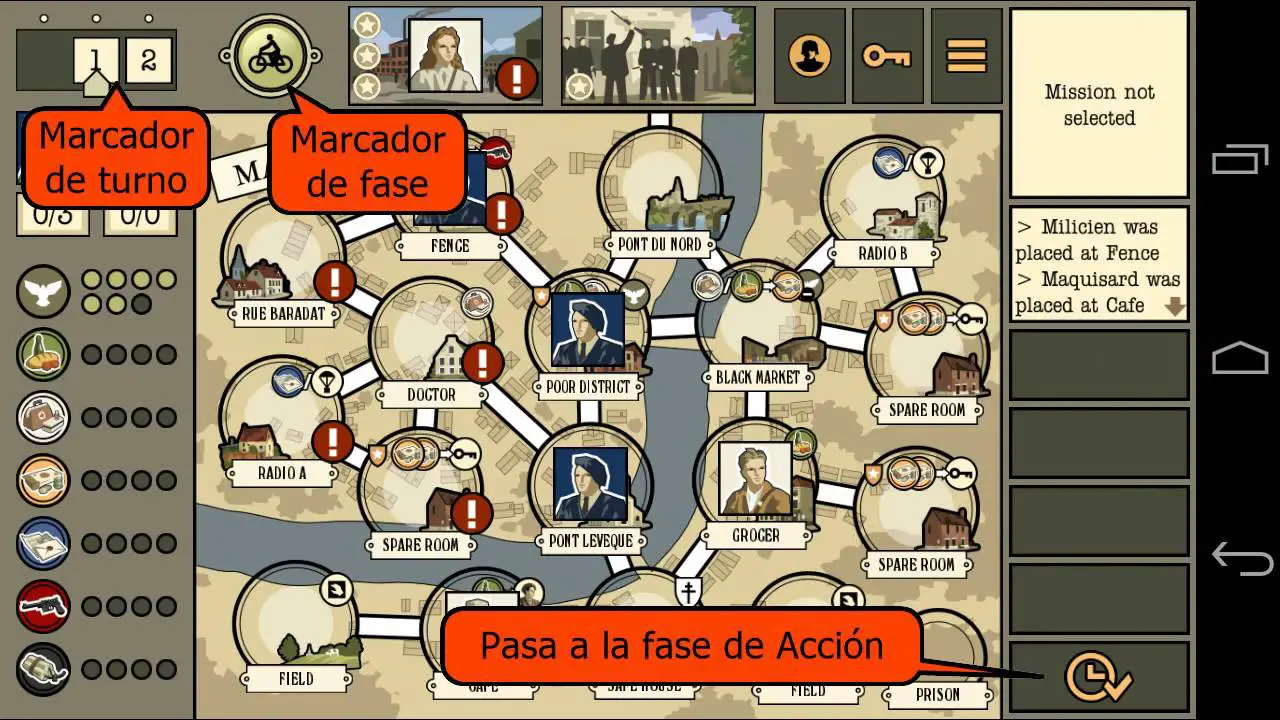
Task: Select turn marker number 1
Action: [95, 58]
